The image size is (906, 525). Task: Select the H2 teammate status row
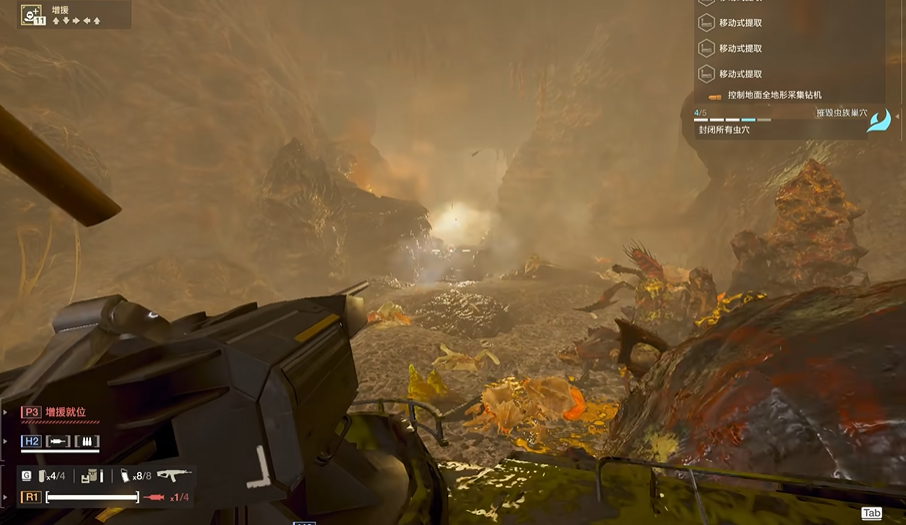60,441
